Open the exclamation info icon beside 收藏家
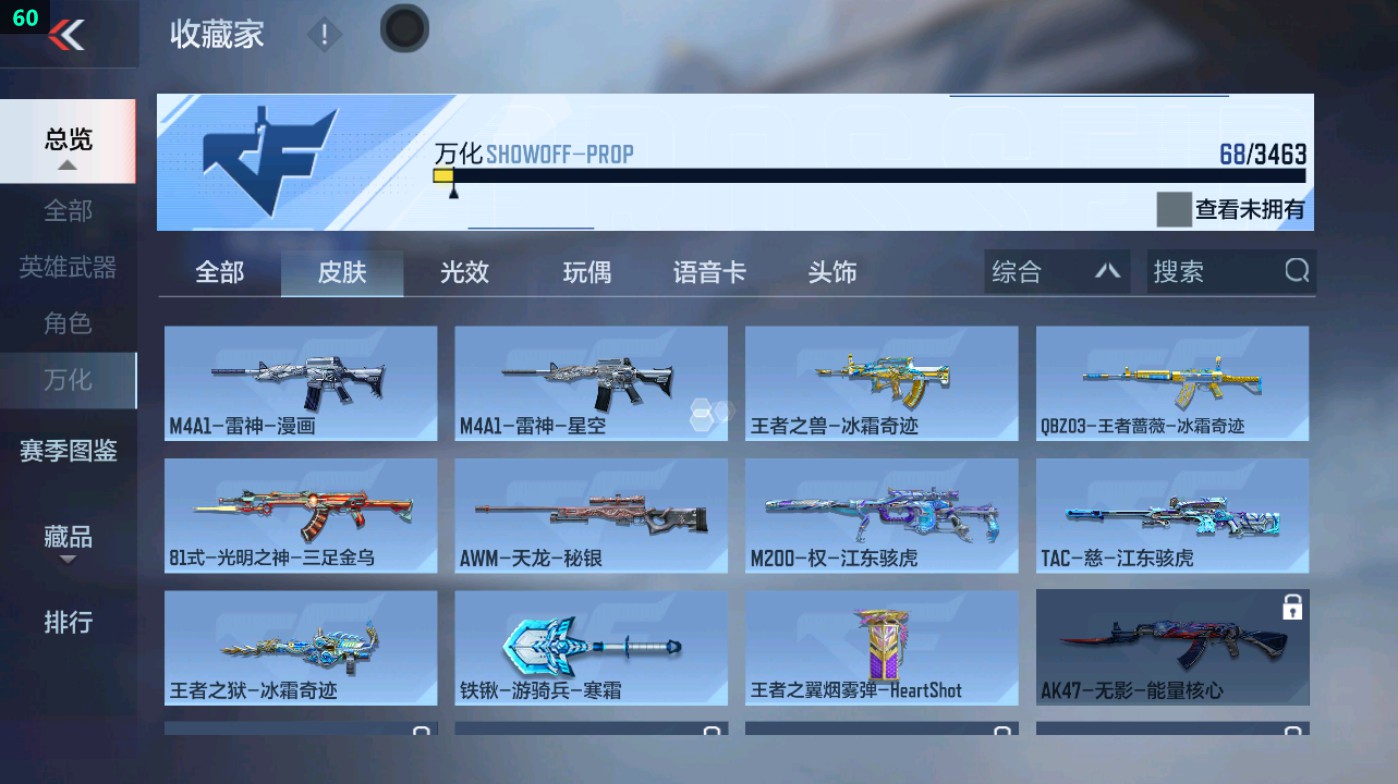1398x784 pixels. (x=324, y=33)
